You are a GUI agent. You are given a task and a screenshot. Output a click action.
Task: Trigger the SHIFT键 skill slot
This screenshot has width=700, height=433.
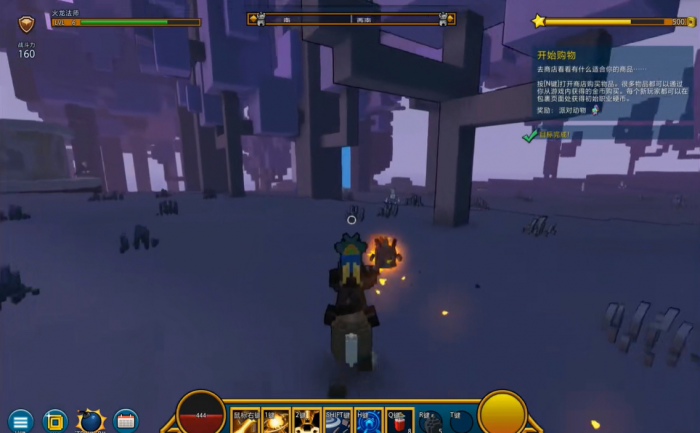pyautogui.click(x=338, y=422)
